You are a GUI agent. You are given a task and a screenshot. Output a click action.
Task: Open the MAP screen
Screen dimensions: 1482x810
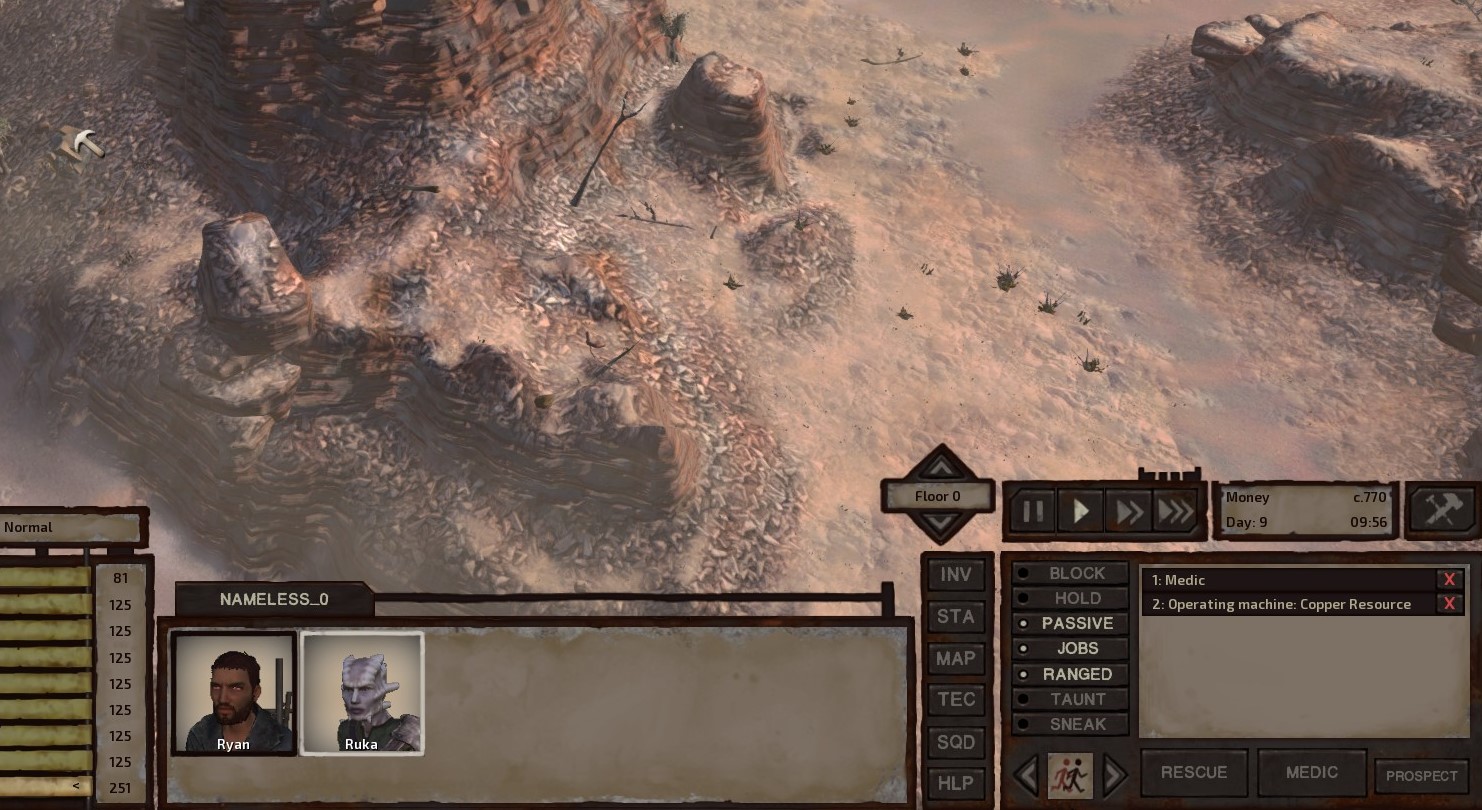pos(956,658)
